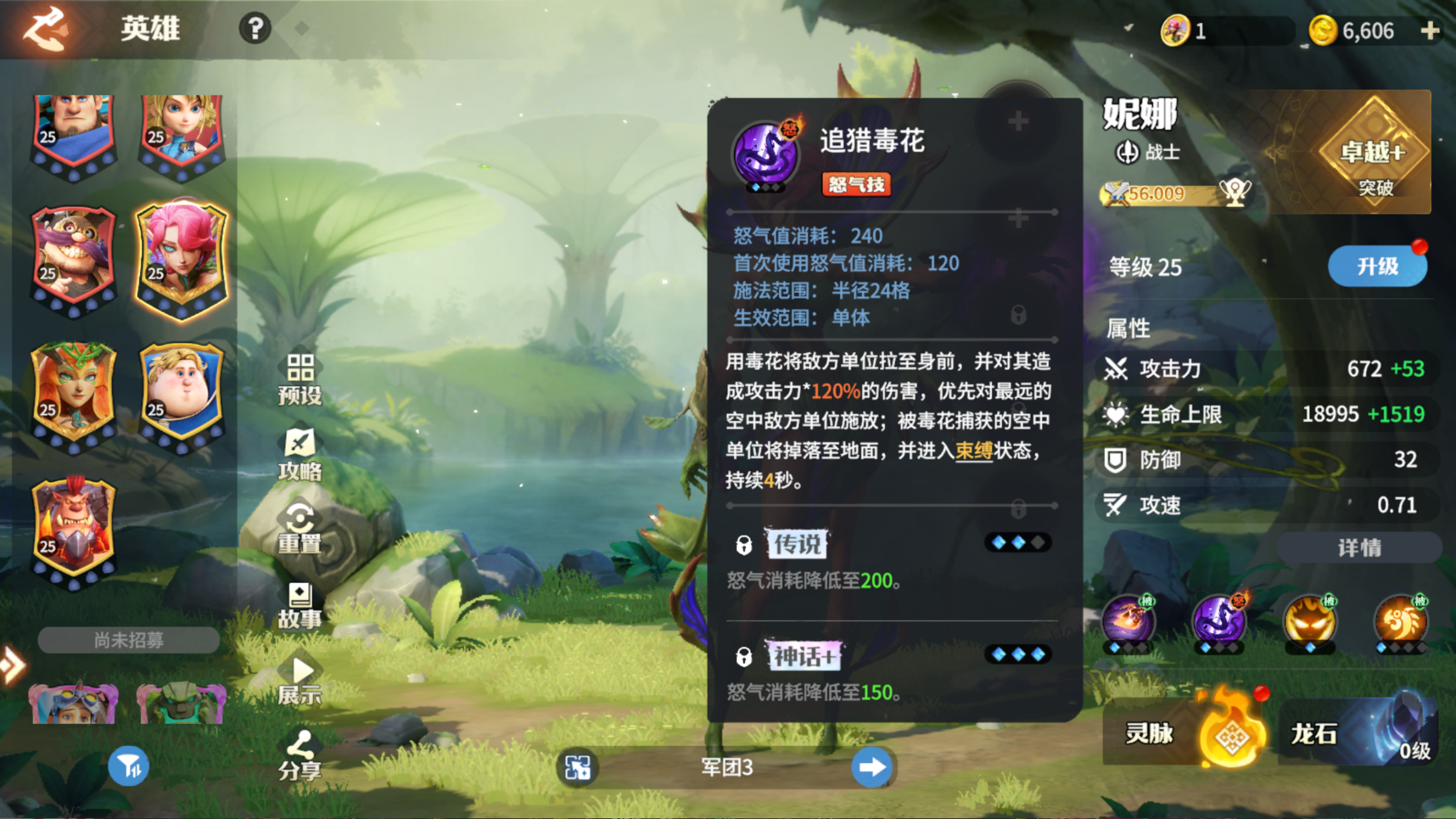Play the 展示 showcase

tap(300, 681)
